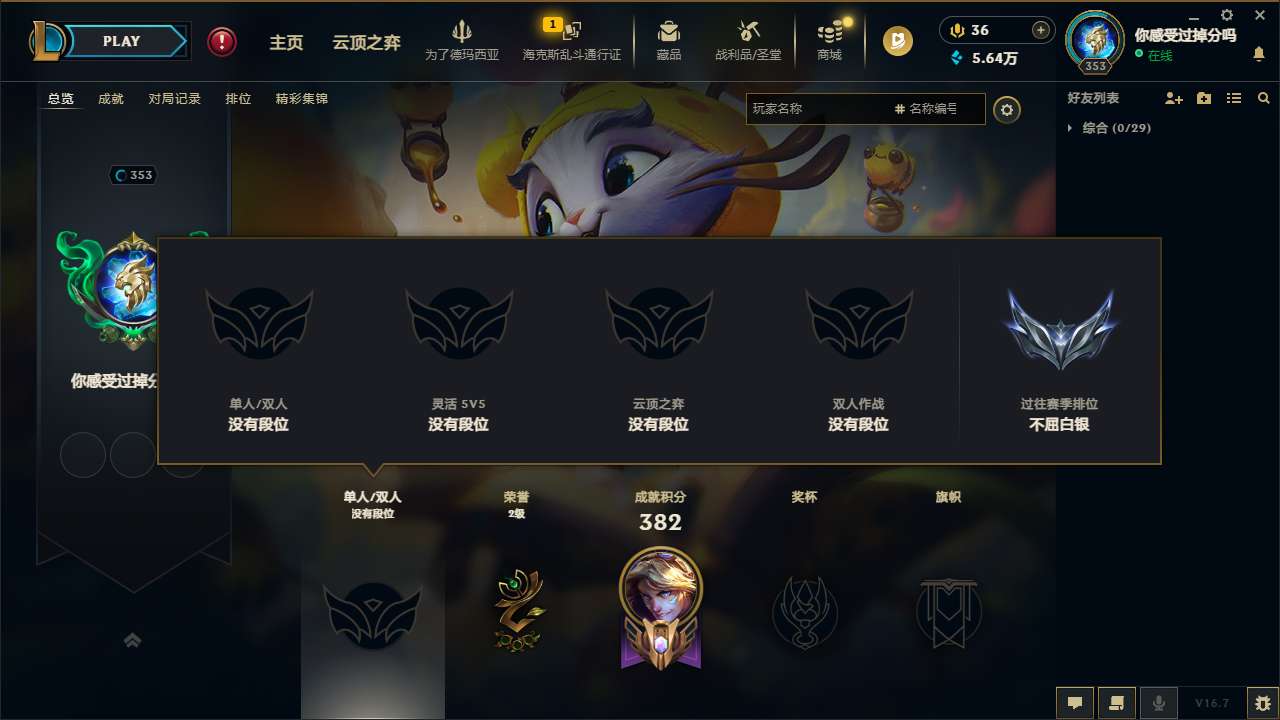
Task: Open the 商城 store
Action: click(828, 40)
